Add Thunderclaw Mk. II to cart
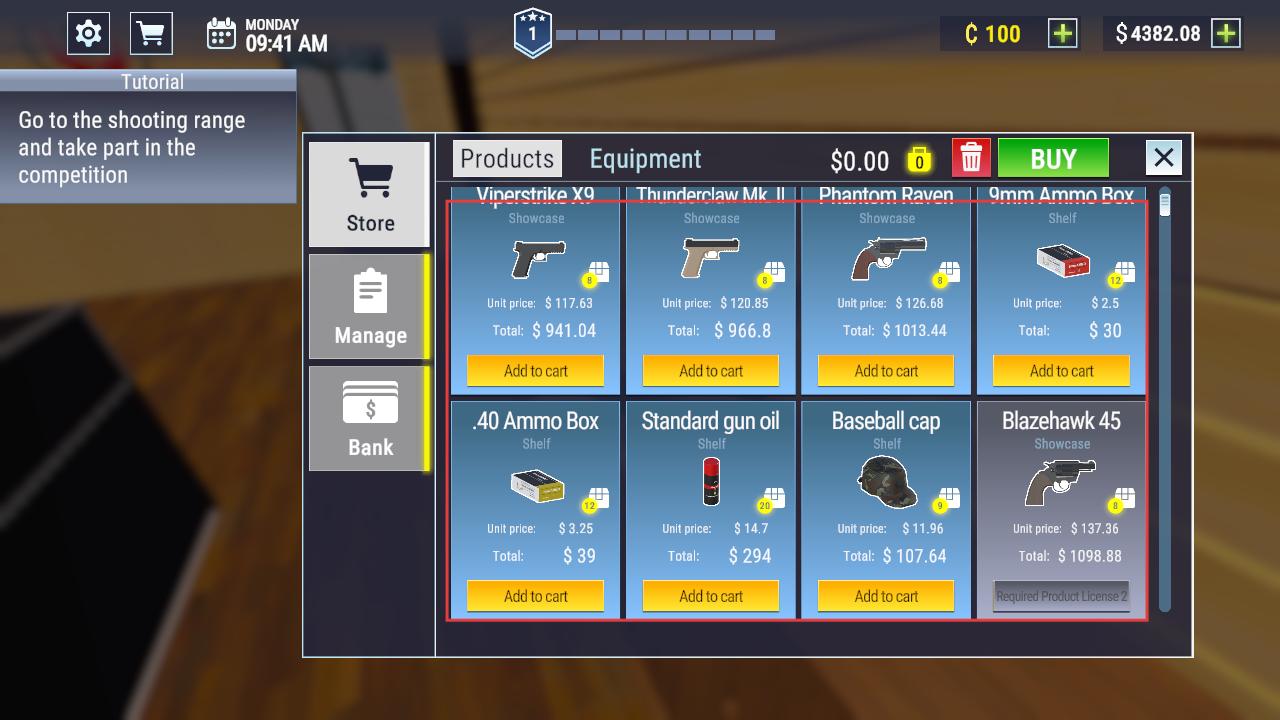Screen dimensions: 1280x720 coord(711,371)
